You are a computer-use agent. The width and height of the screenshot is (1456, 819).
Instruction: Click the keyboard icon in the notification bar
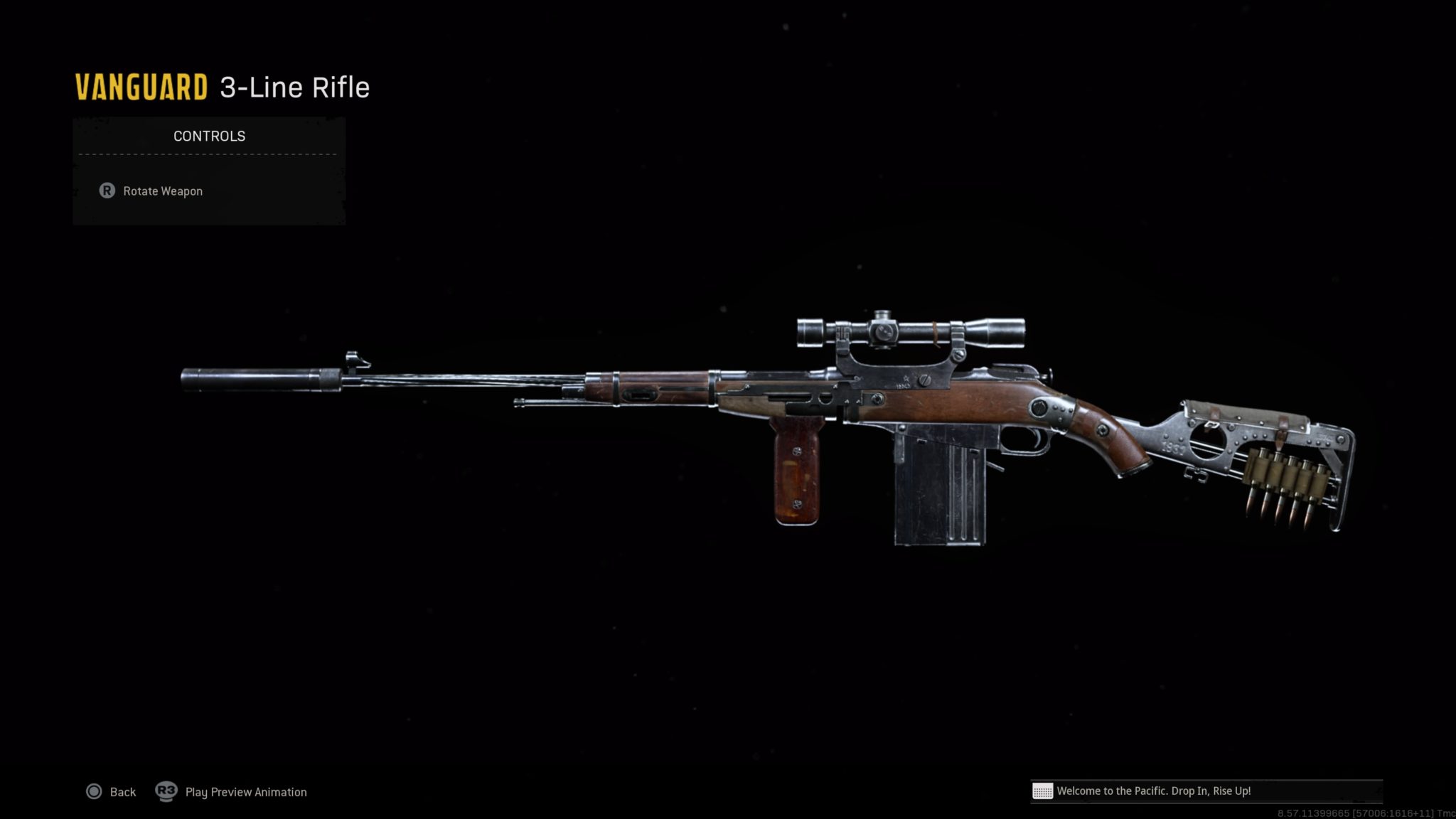(1042, 791)
